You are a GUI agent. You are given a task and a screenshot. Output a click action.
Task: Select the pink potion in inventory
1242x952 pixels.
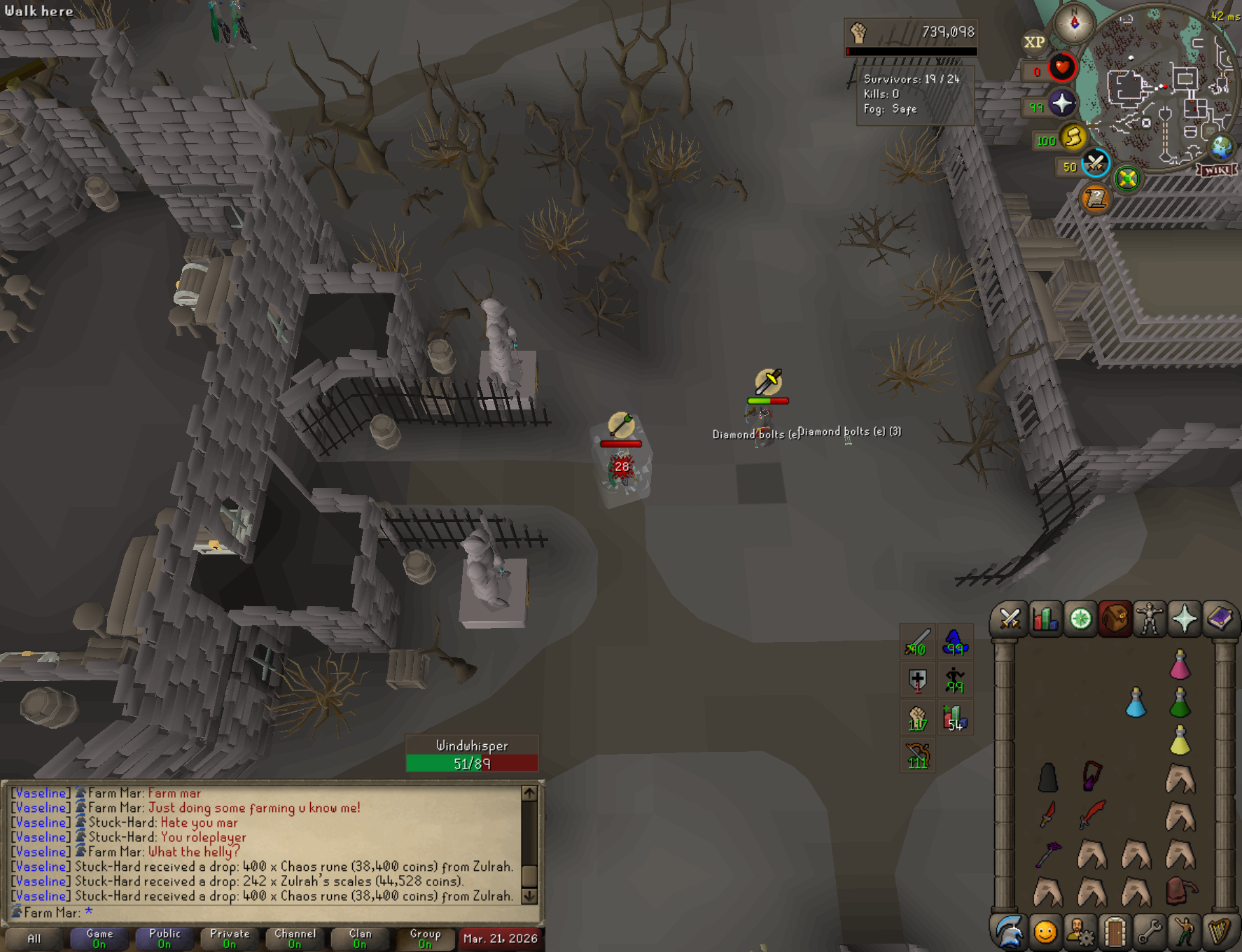click(1180, 664)
